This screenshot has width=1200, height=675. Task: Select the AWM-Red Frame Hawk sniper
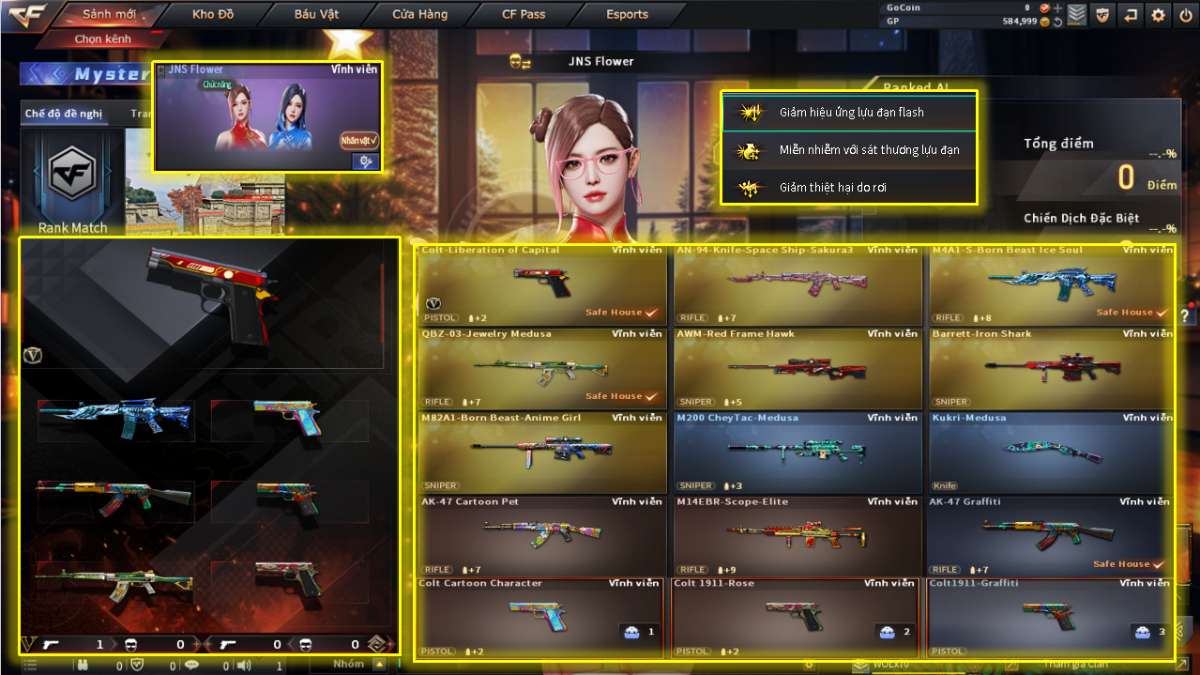[796, 368]
